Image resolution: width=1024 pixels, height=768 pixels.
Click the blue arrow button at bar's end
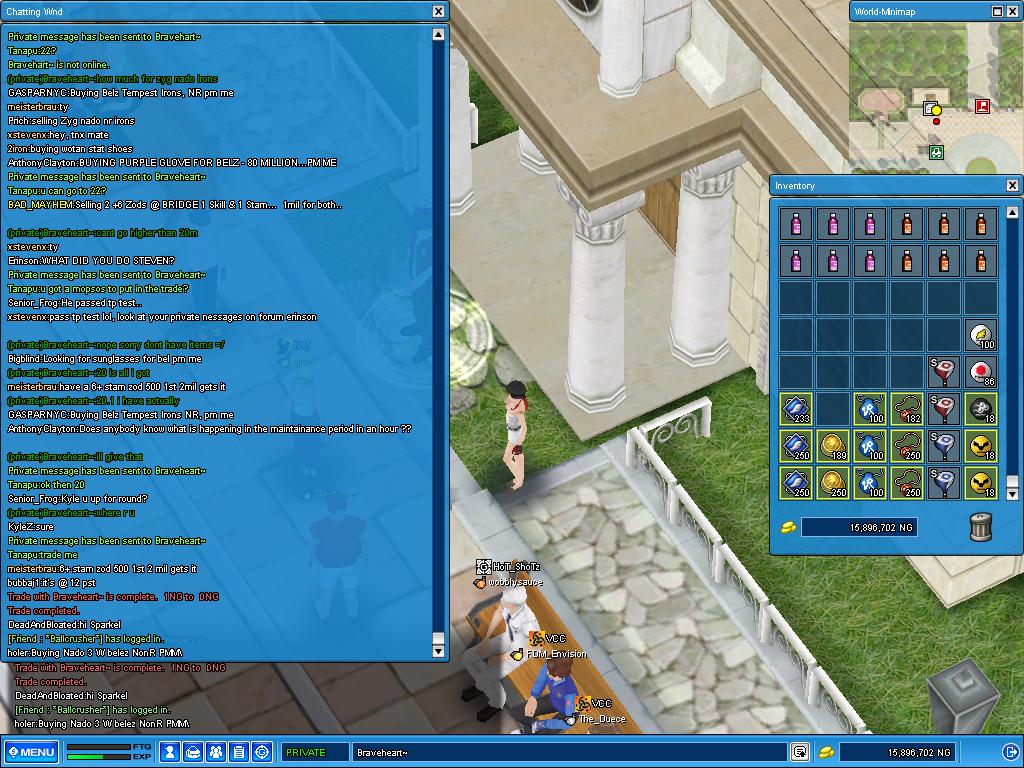click(1010, 752)
